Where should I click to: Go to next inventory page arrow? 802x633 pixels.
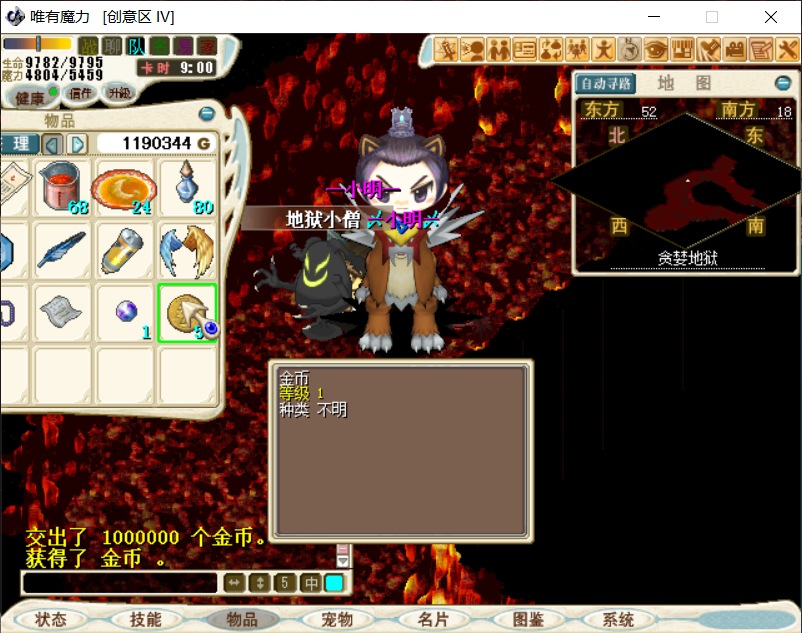coord(77,144)
